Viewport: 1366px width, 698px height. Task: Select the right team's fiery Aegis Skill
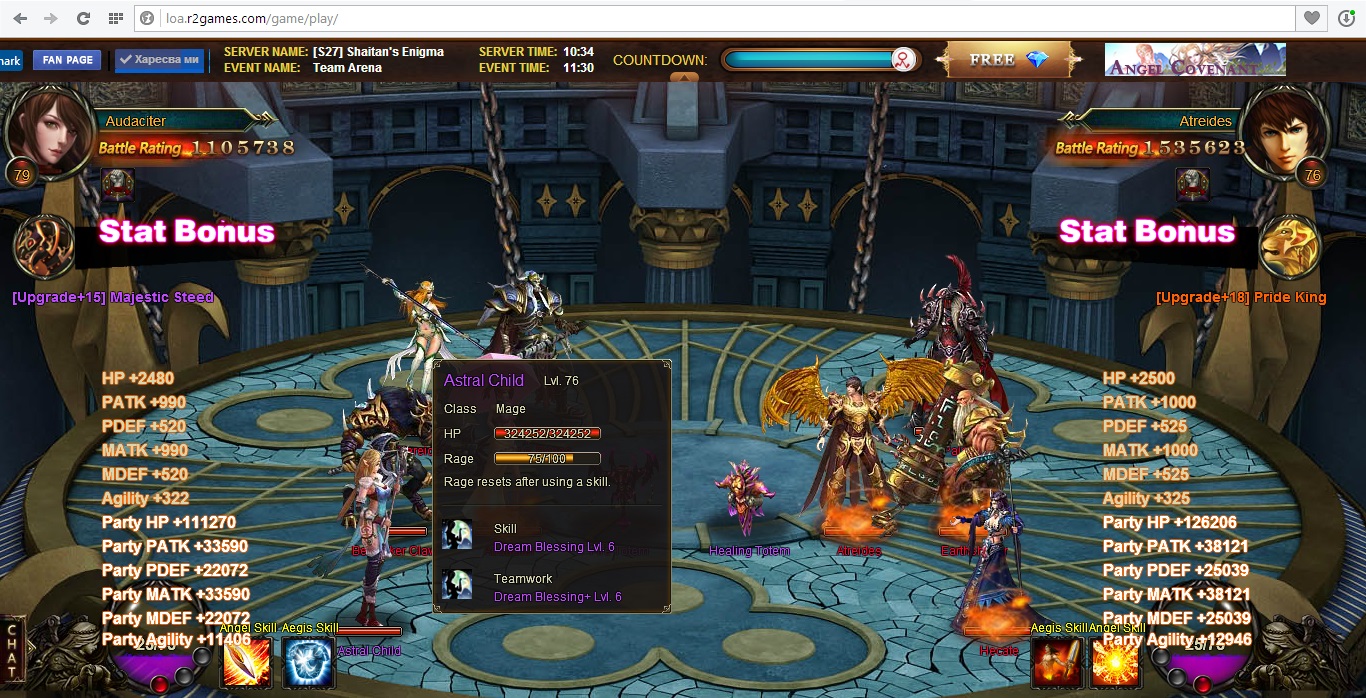click(x=1056, y=662)
